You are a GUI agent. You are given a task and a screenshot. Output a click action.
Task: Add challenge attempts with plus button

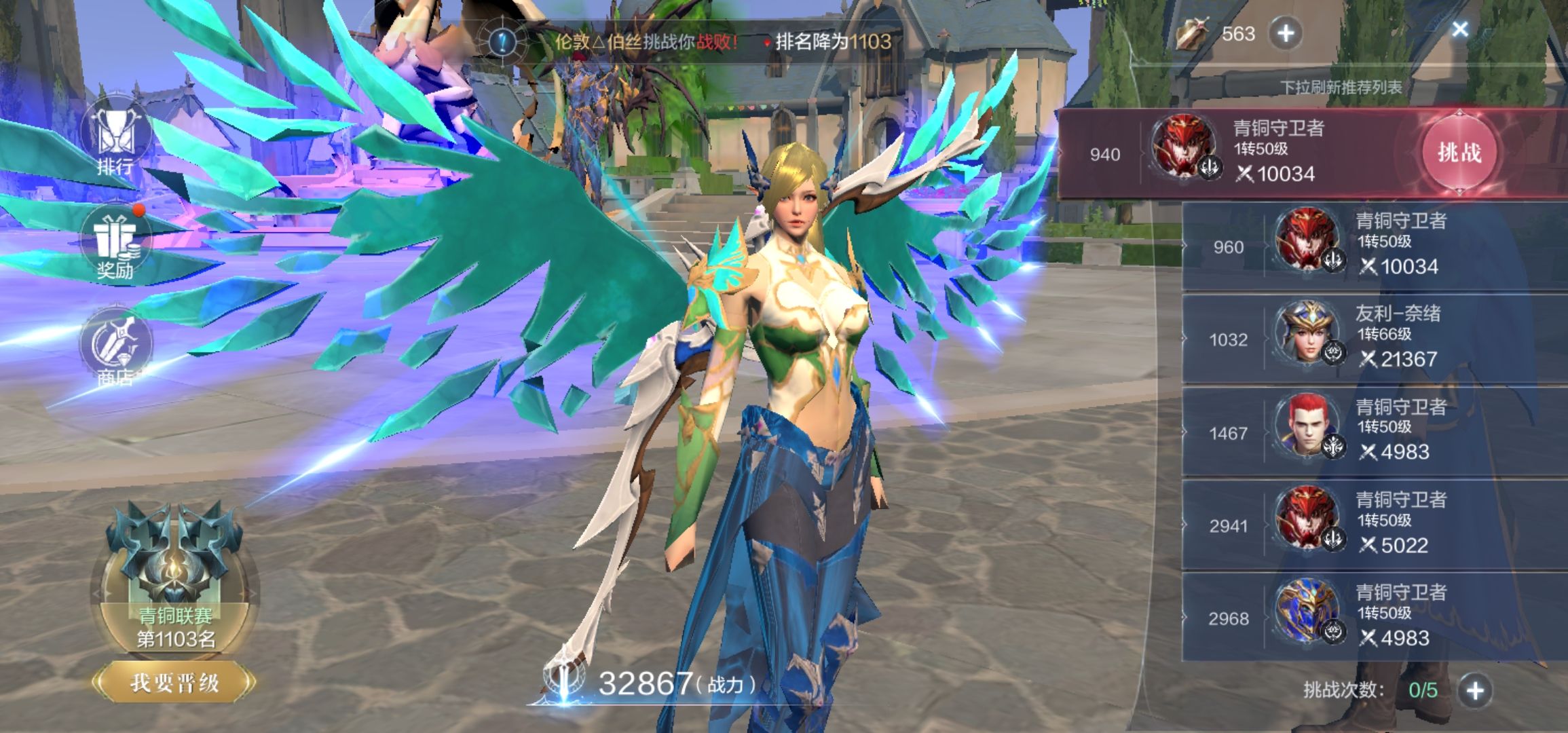(1475, 690)
